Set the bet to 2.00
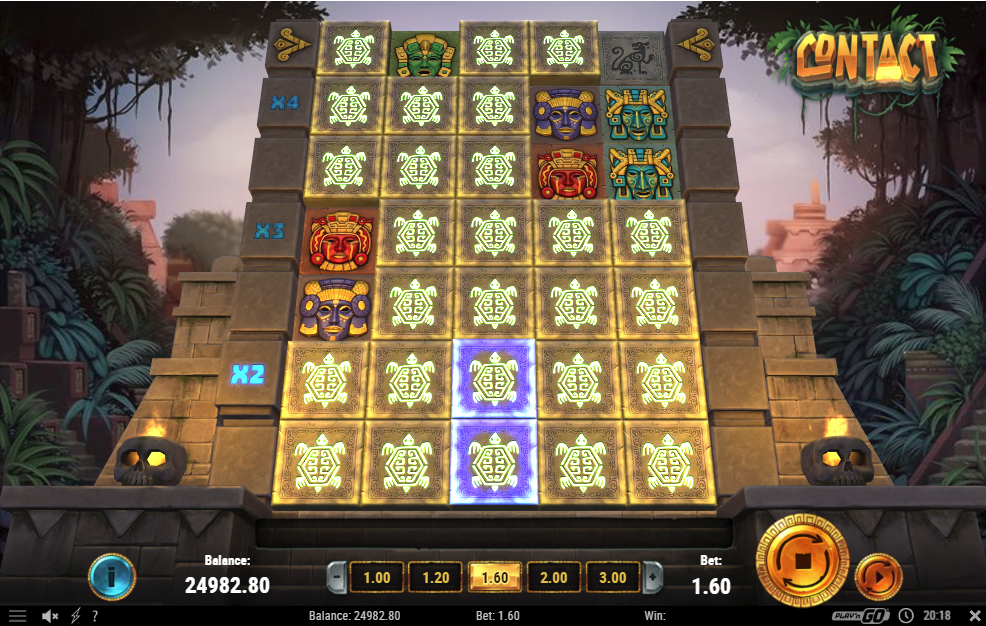 click(553, 577)
